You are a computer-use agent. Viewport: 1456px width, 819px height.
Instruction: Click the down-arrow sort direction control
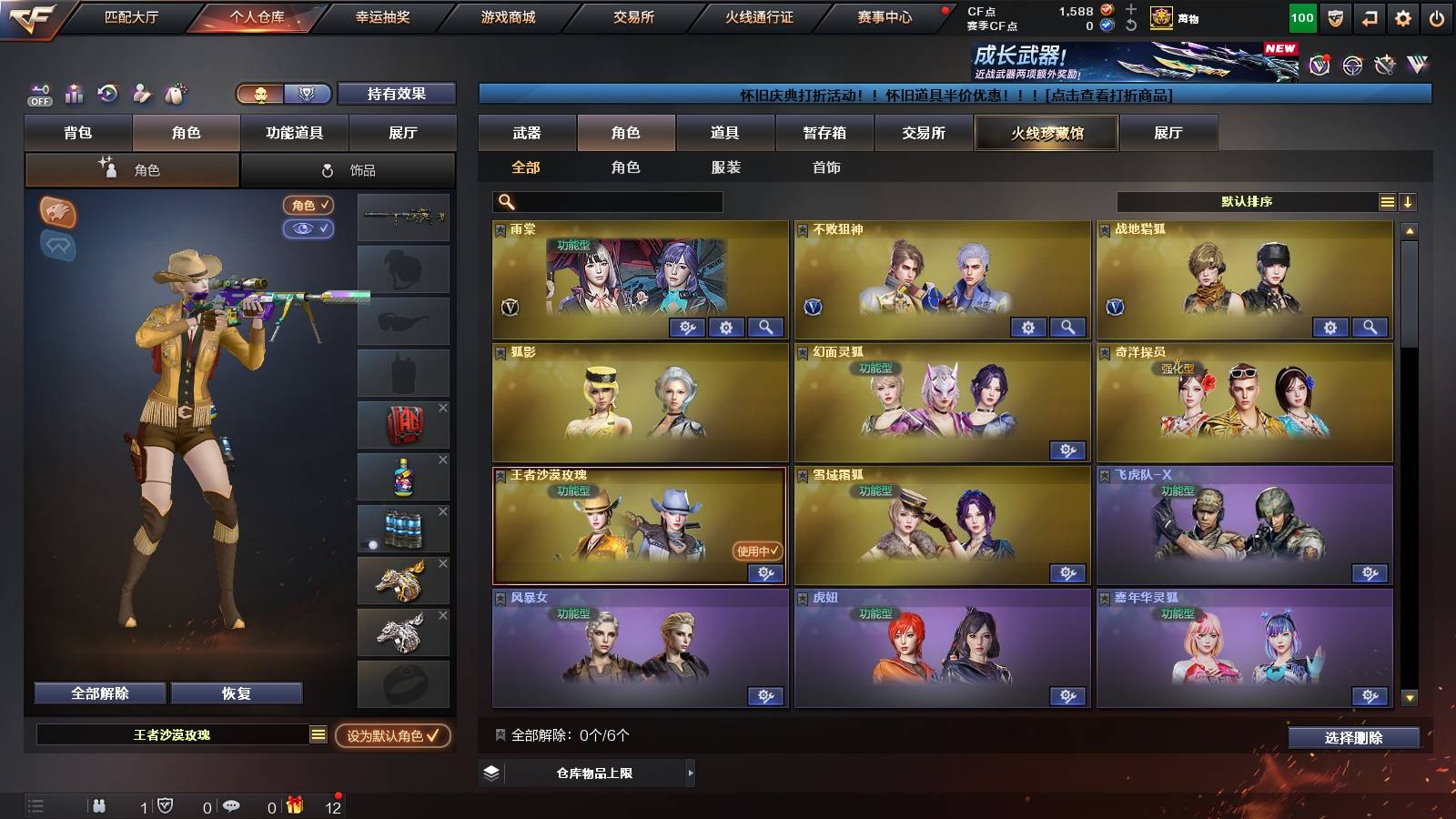[x=1409, y=202]
